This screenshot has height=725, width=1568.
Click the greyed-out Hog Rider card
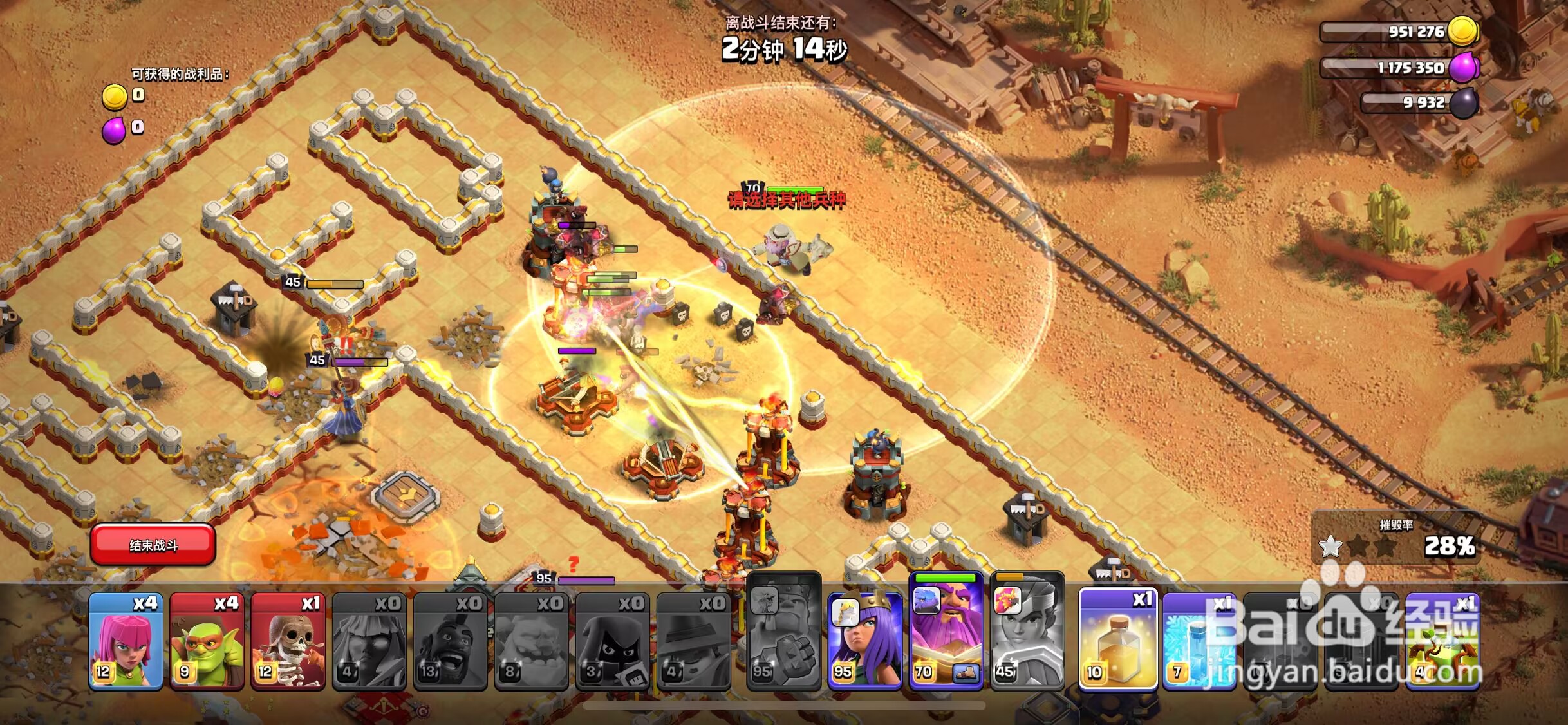pyautogui.click(x=450, y=640)
